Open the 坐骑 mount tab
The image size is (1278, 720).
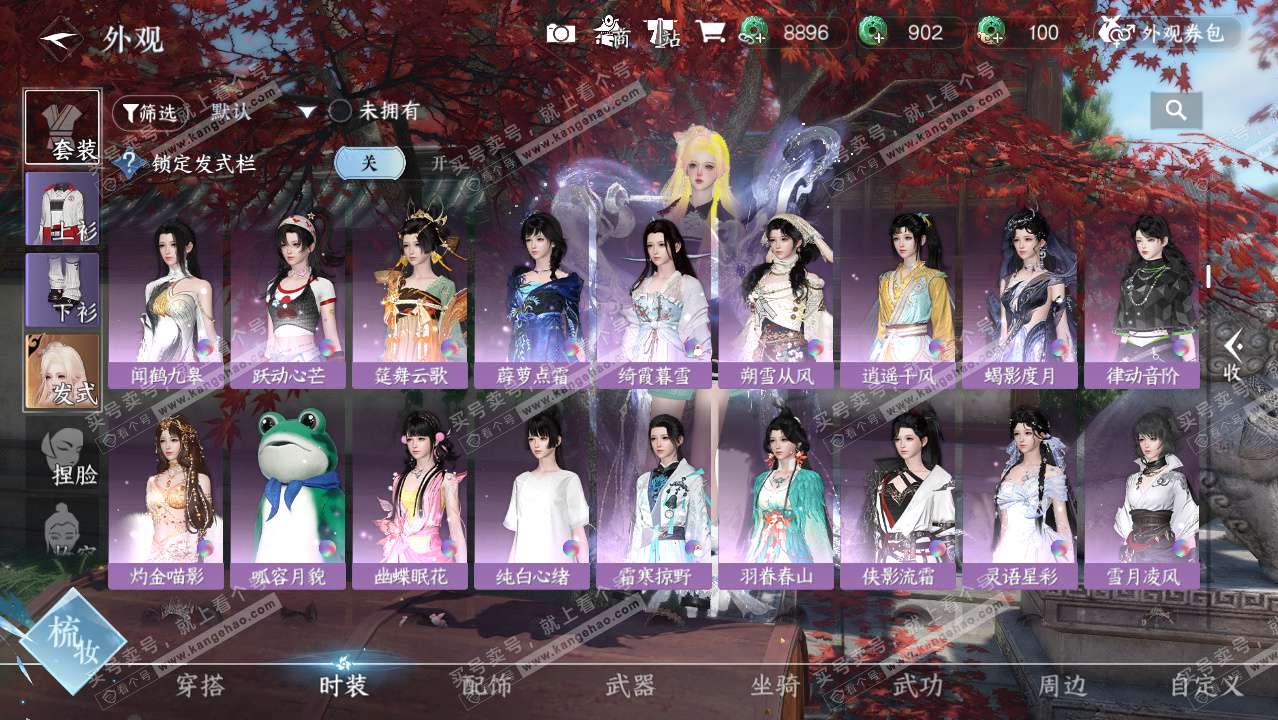[775, 686]
